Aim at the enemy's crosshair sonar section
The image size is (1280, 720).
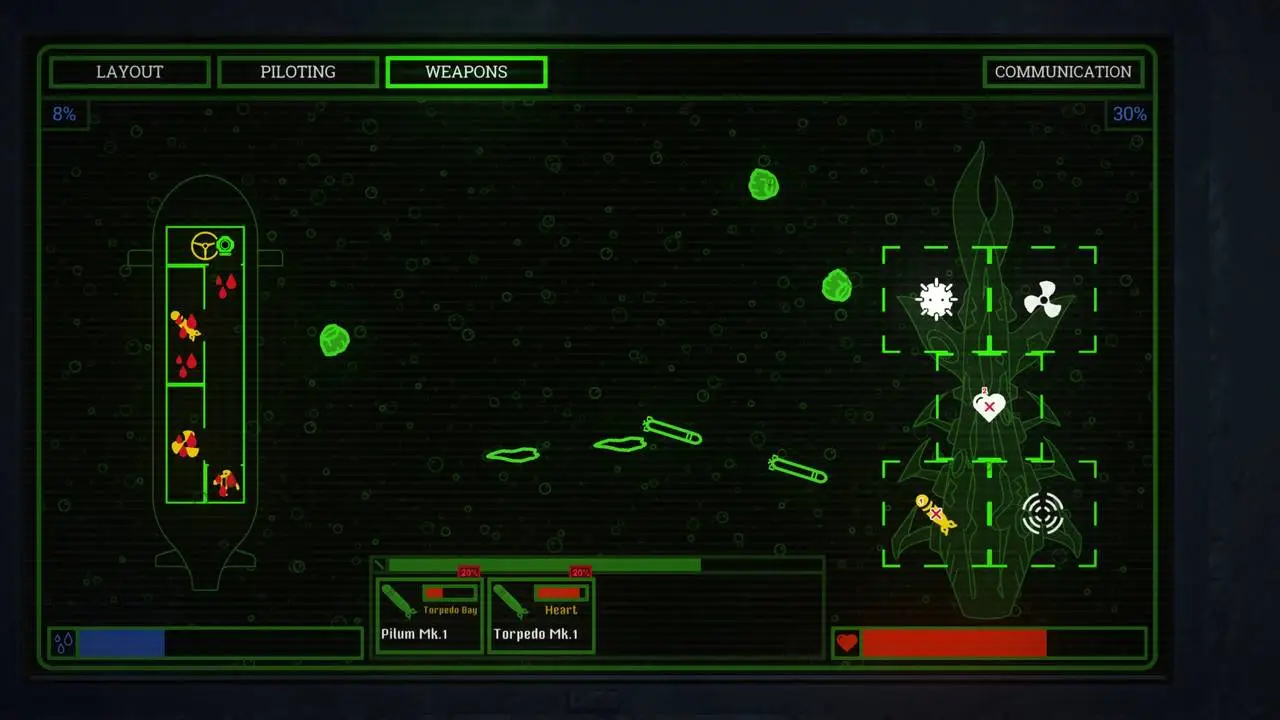(1042, 514)
